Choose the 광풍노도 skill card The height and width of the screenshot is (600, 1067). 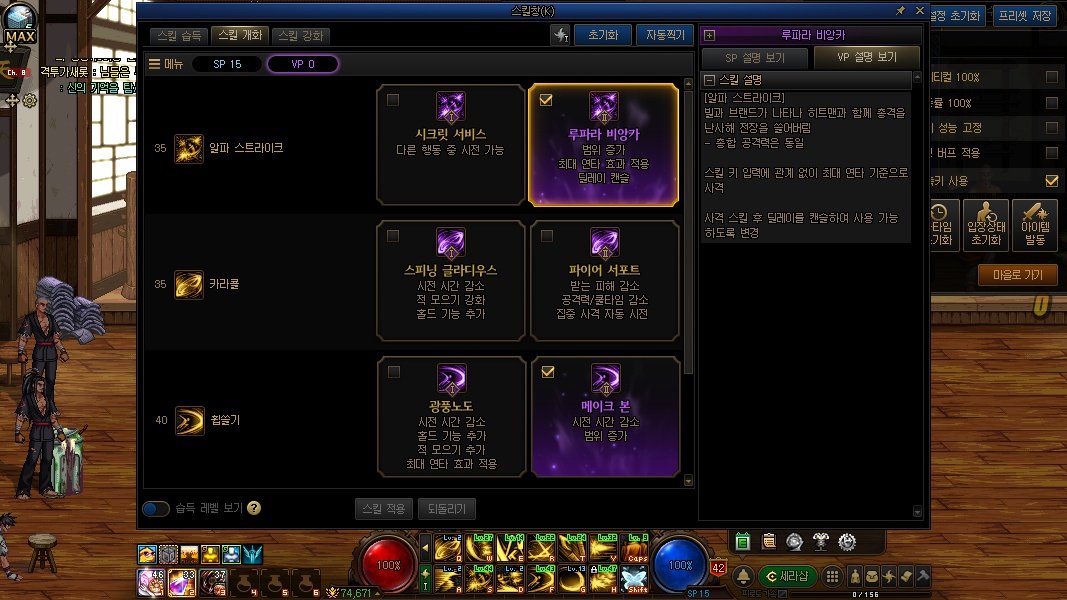pos(451,416)
